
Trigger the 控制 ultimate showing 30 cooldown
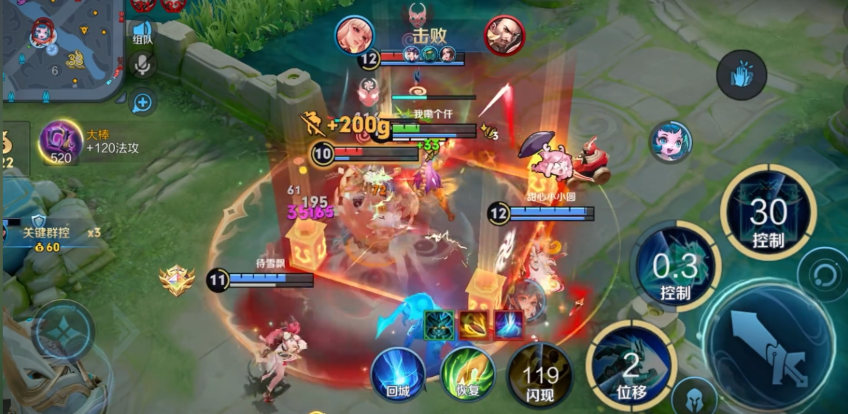767,215
